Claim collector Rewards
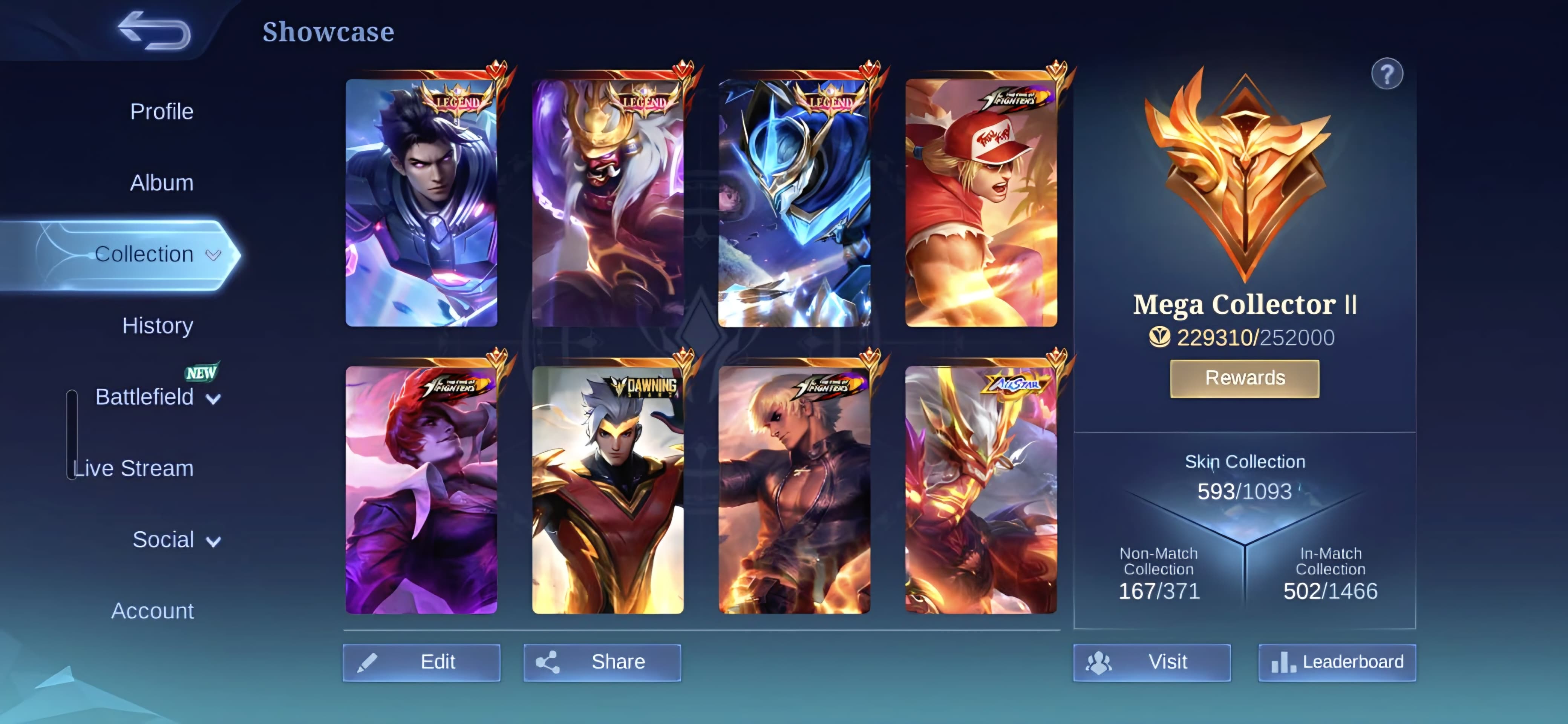 coord(1244,378)
